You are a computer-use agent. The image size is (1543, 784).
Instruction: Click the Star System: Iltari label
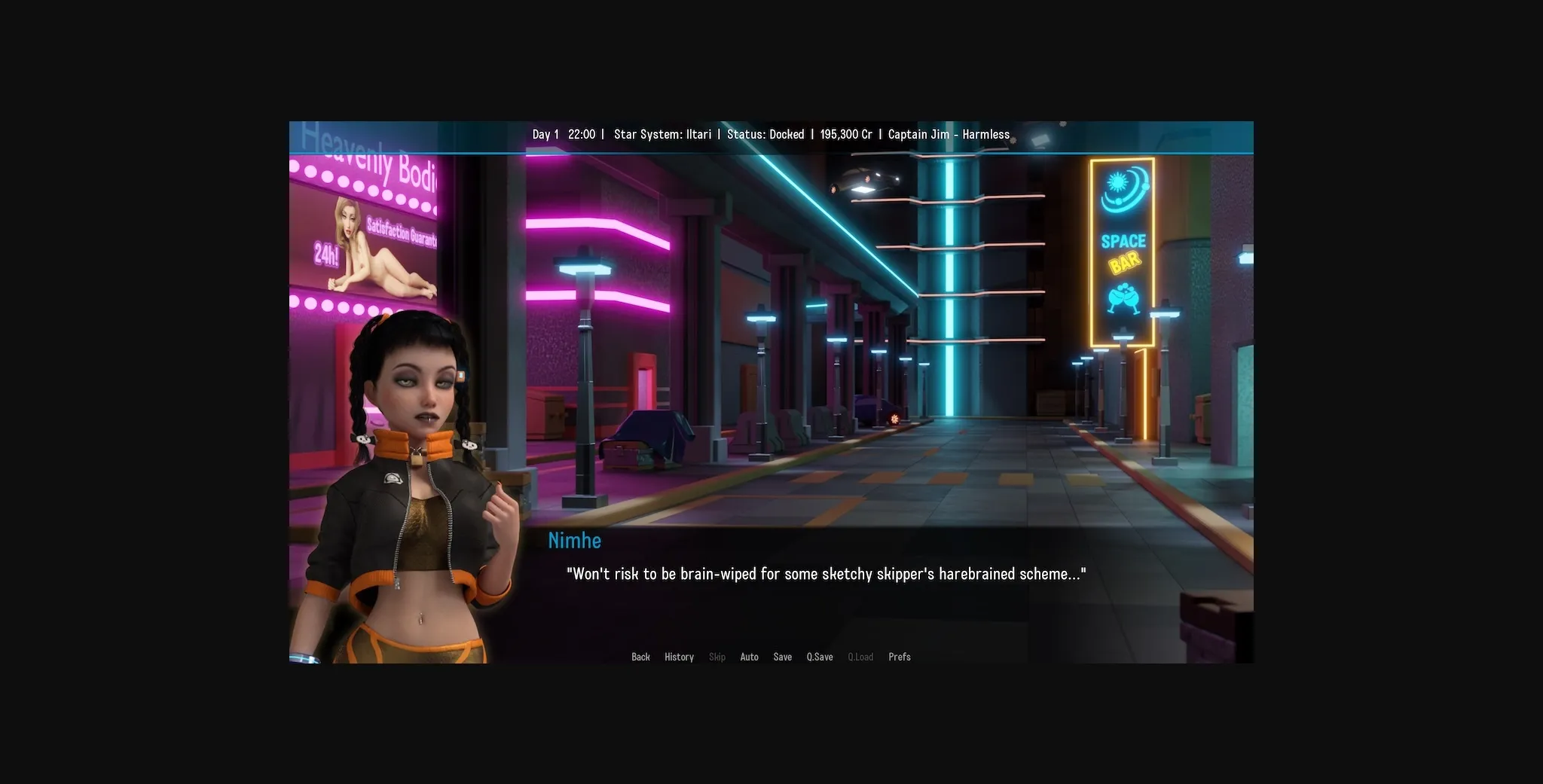click(663, 134)
